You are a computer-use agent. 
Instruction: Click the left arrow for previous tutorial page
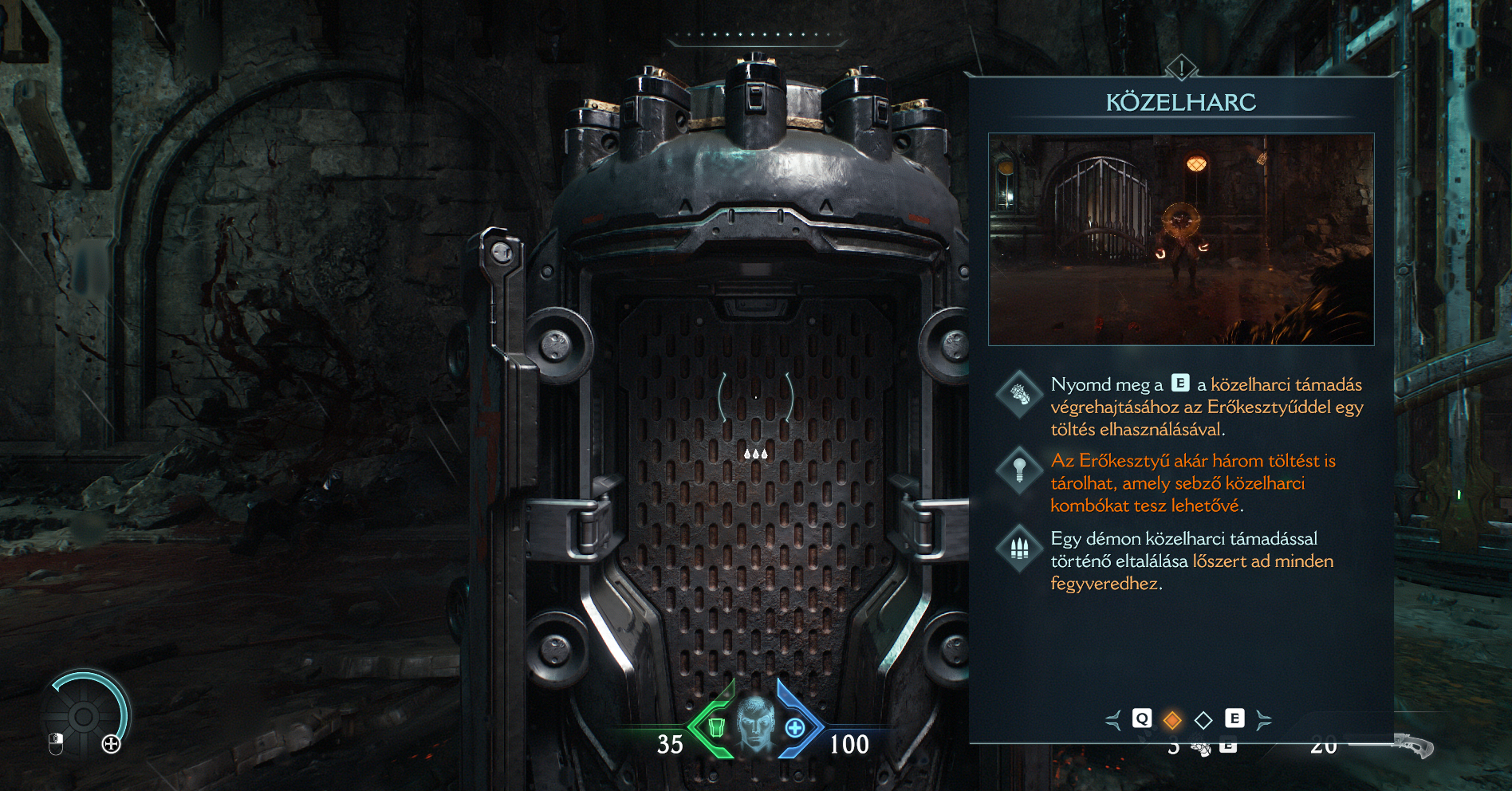1113,721
